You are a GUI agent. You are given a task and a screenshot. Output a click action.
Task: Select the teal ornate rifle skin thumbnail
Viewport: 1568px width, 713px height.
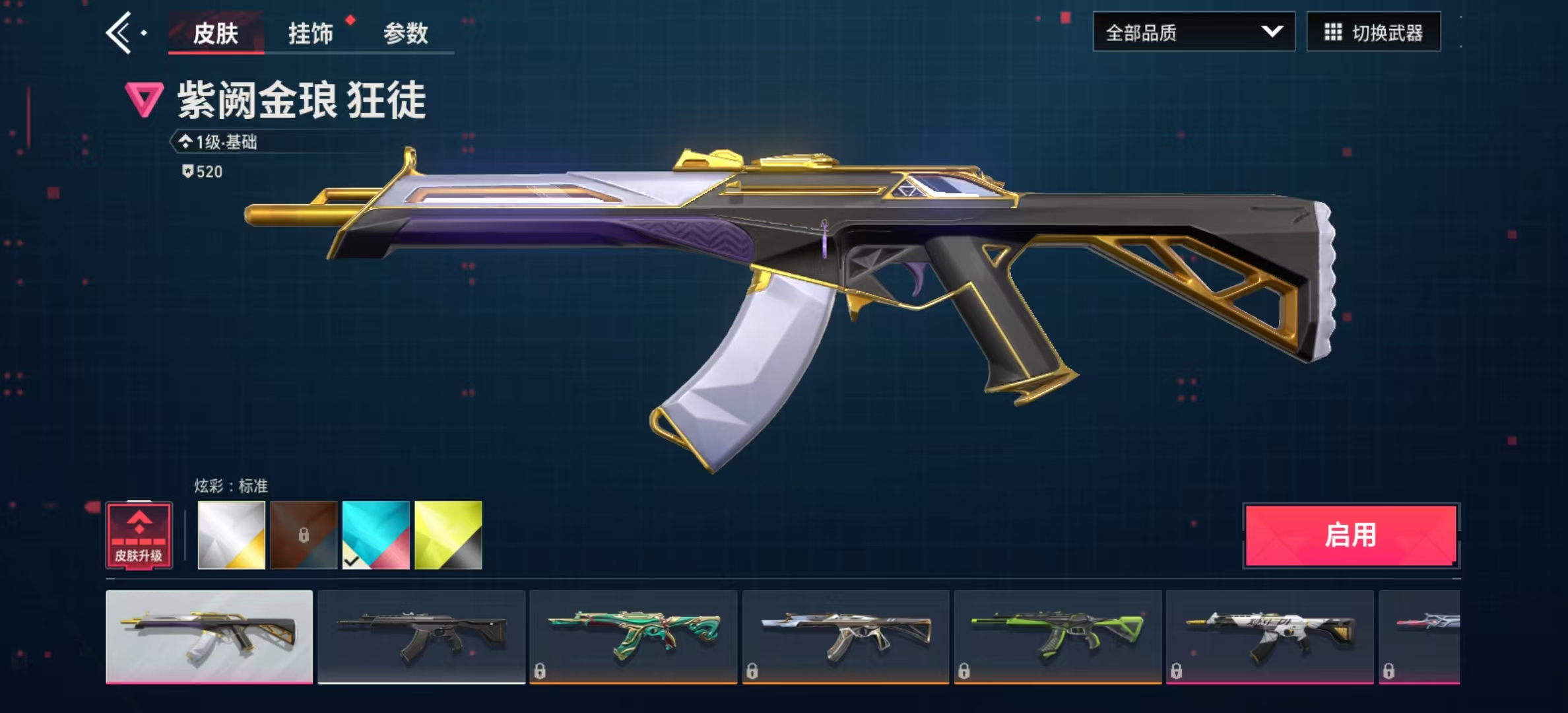[634, 636]
